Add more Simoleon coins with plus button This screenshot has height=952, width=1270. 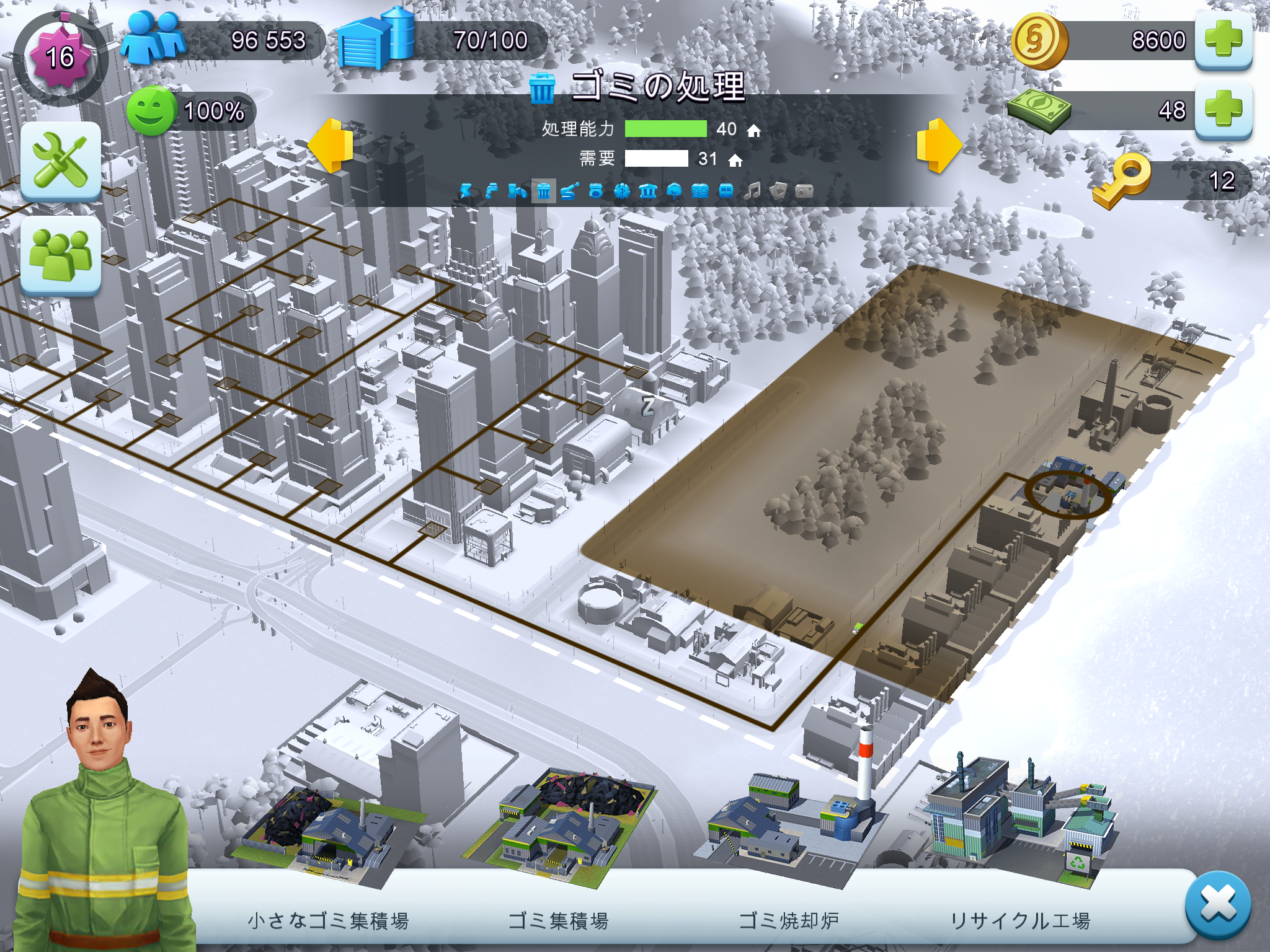(1223, 40)
